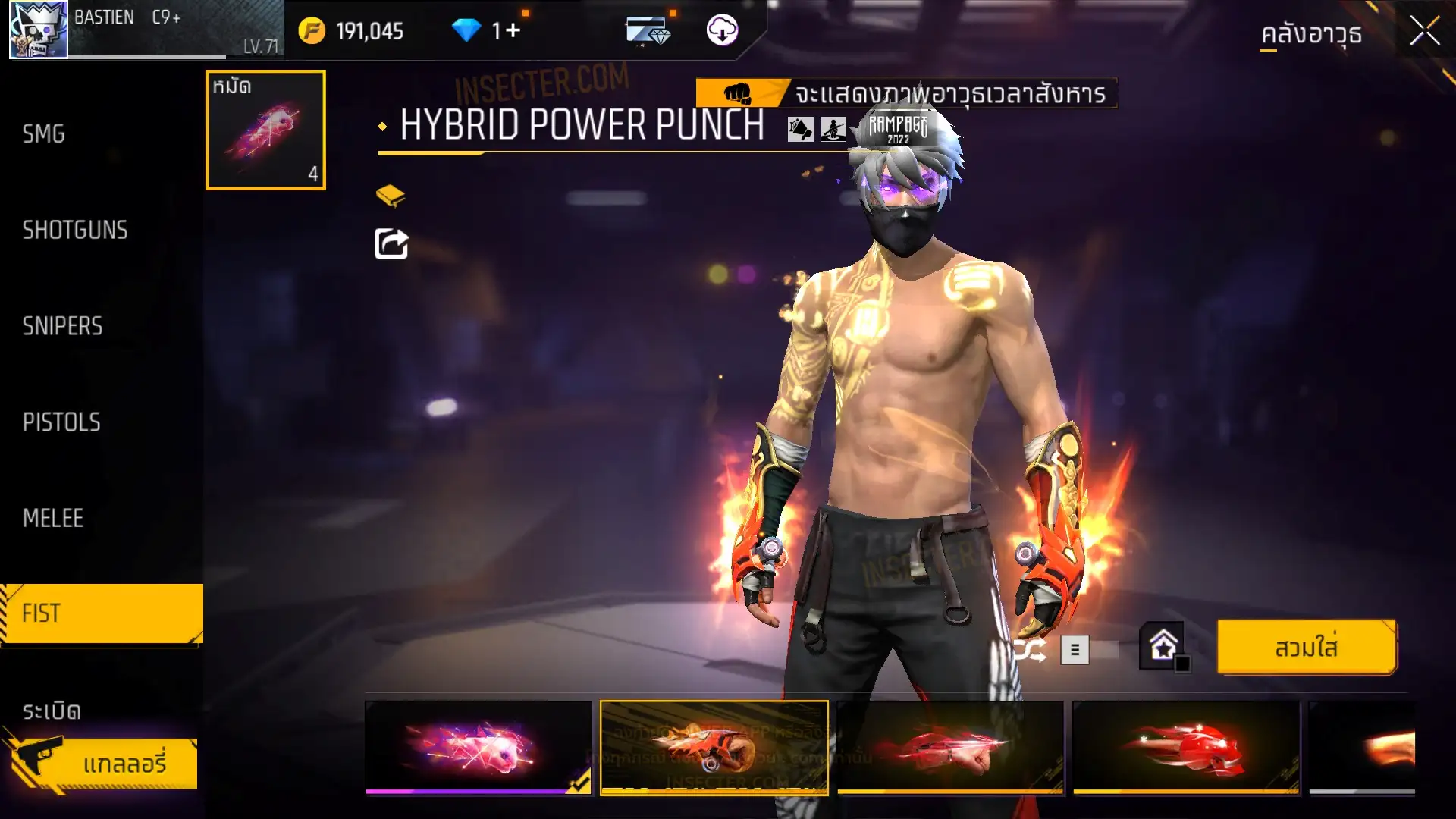Open the card and diamond membership icon

(x=648, y=30)
